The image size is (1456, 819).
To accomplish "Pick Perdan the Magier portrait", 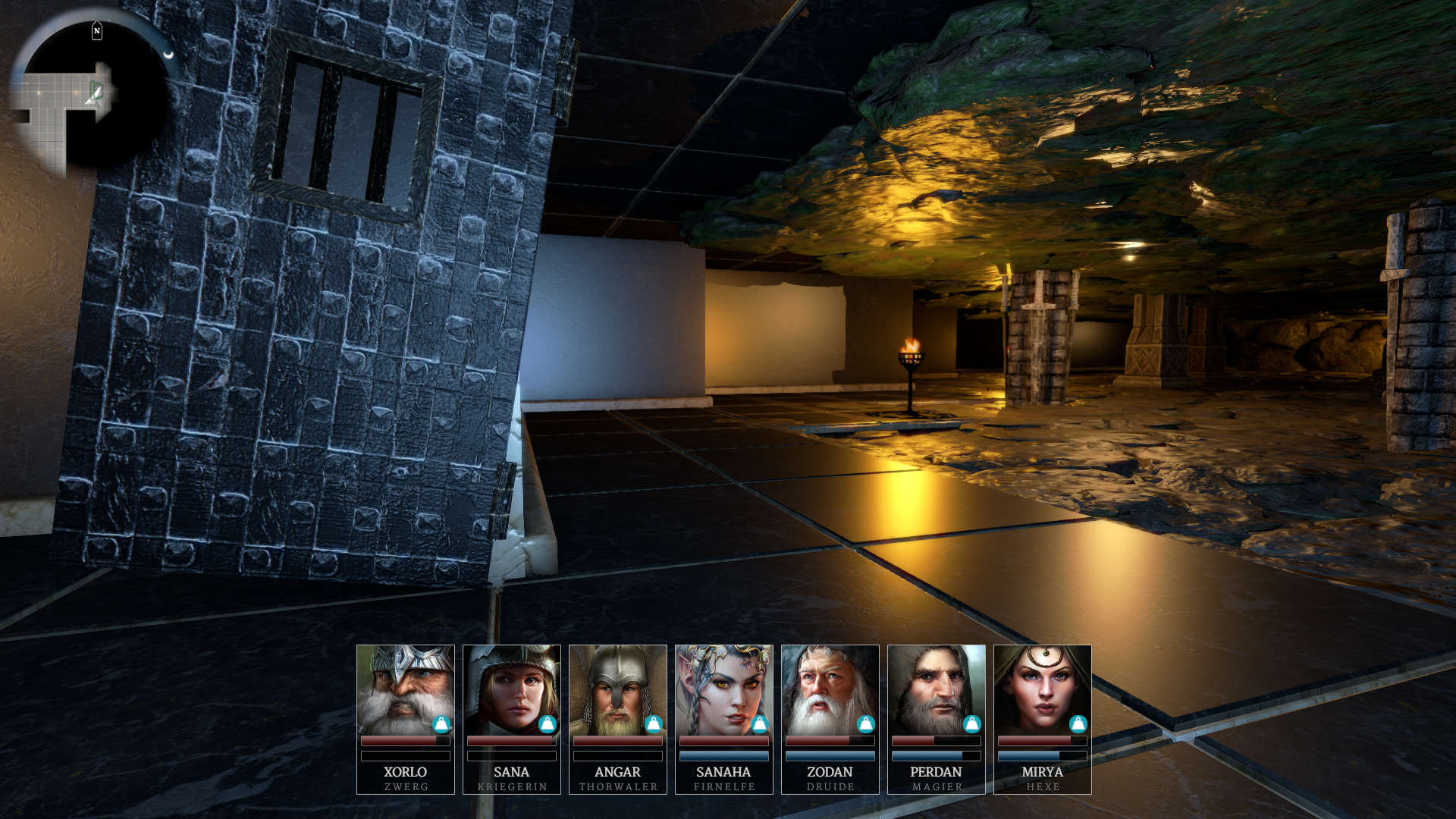I will point(936,689).
